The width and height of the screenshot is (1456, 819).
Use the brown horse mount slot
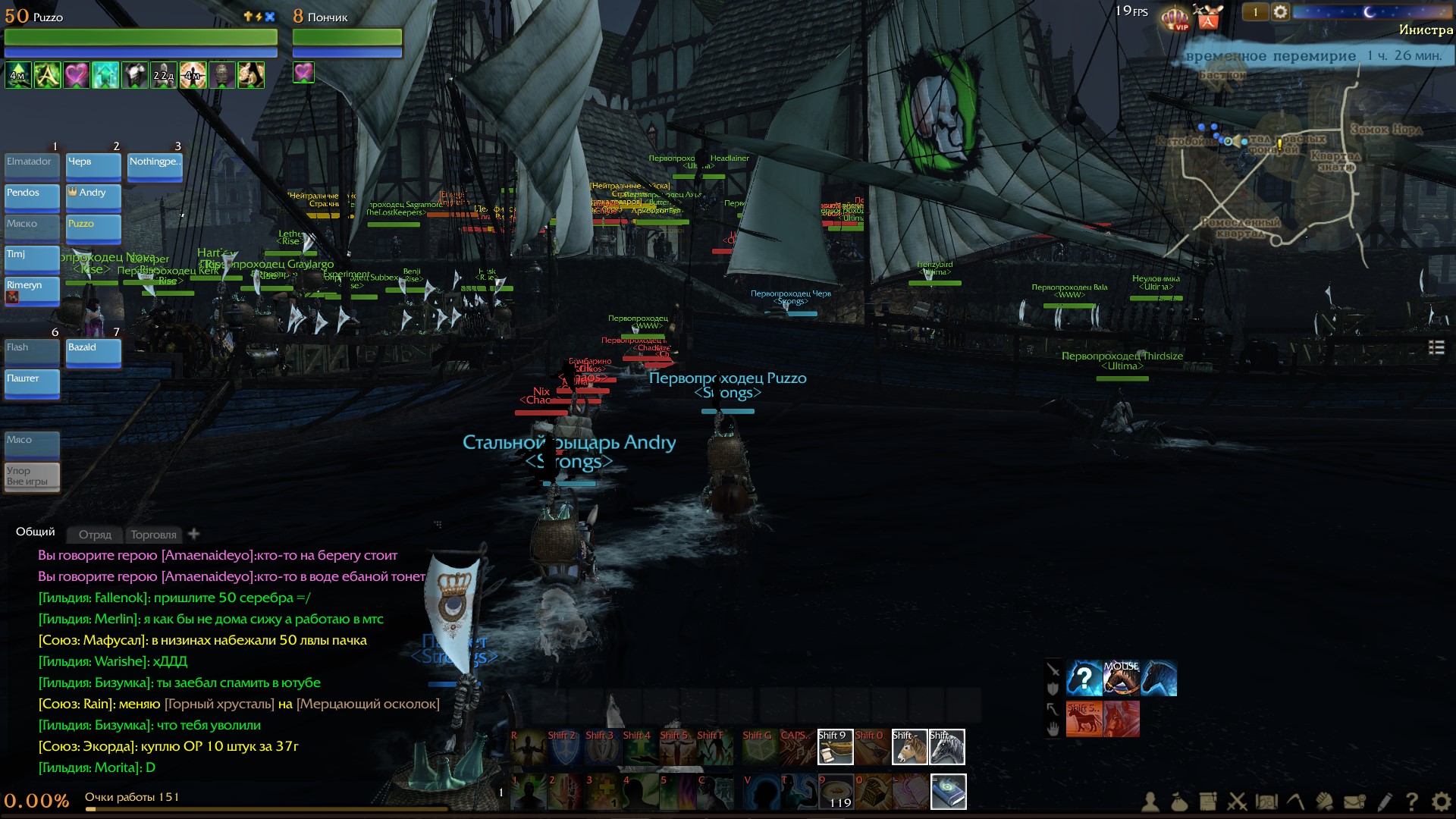909,747
